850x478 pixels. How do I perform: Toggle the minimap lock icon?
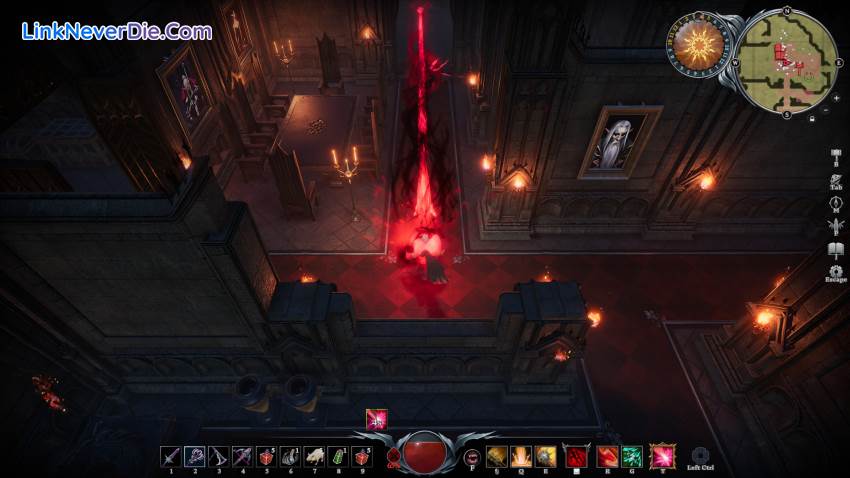tap(812, 118)
